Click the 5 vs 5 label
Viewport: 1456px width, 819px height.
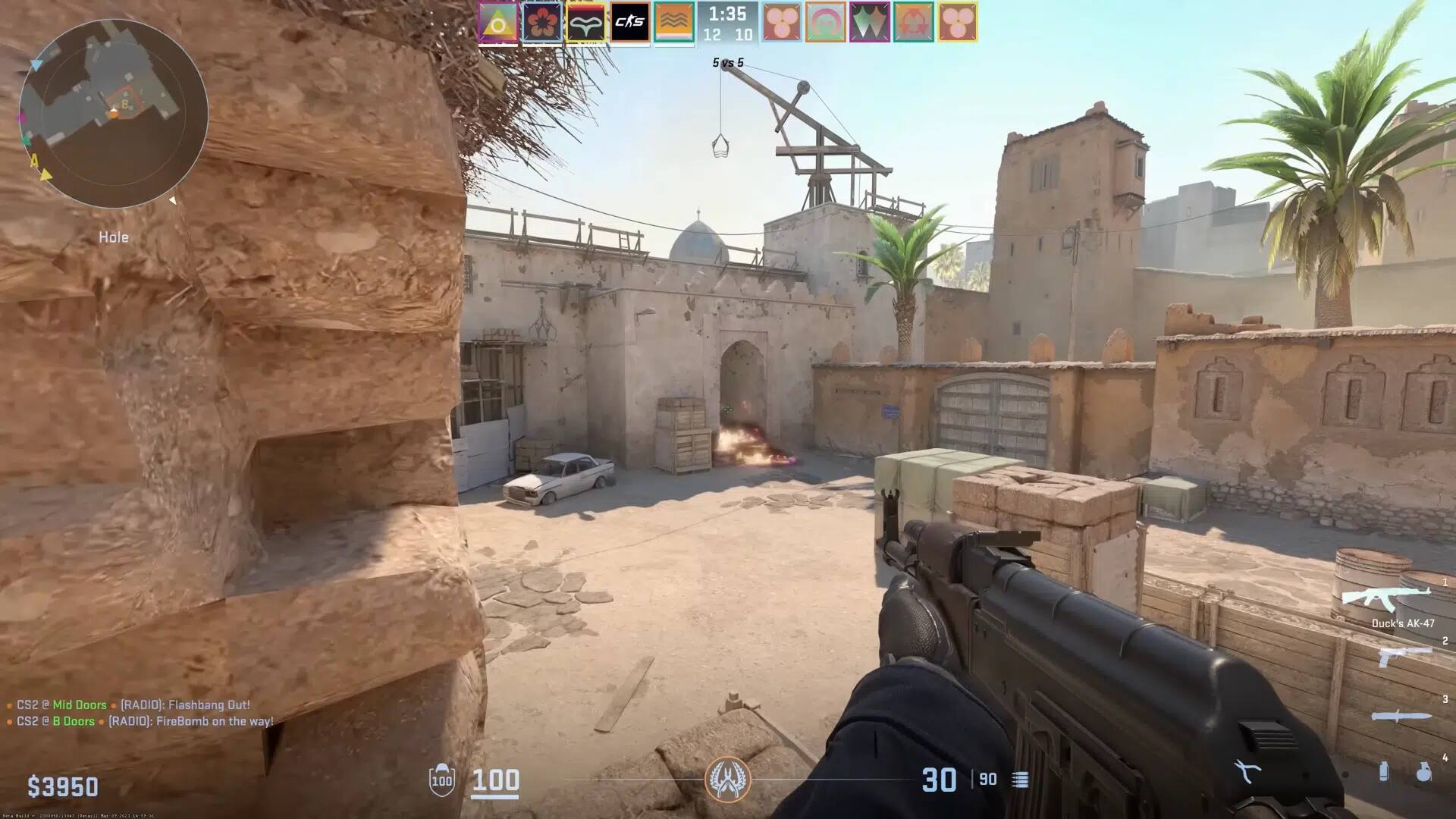[x=726, y=61]
